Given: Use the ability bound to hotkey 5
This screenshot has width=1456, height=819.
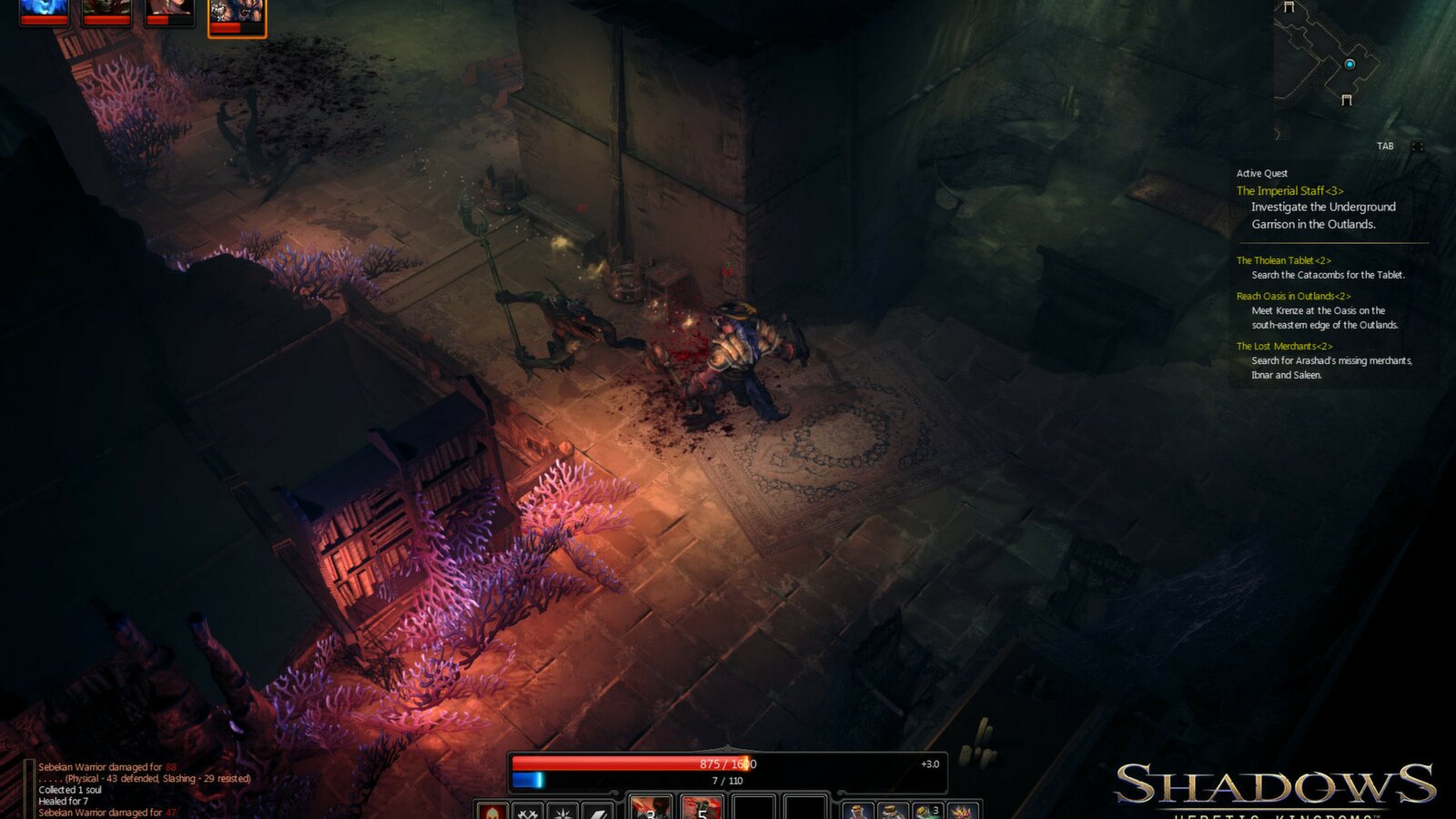Looking at the screenshot, I should 701,811.
